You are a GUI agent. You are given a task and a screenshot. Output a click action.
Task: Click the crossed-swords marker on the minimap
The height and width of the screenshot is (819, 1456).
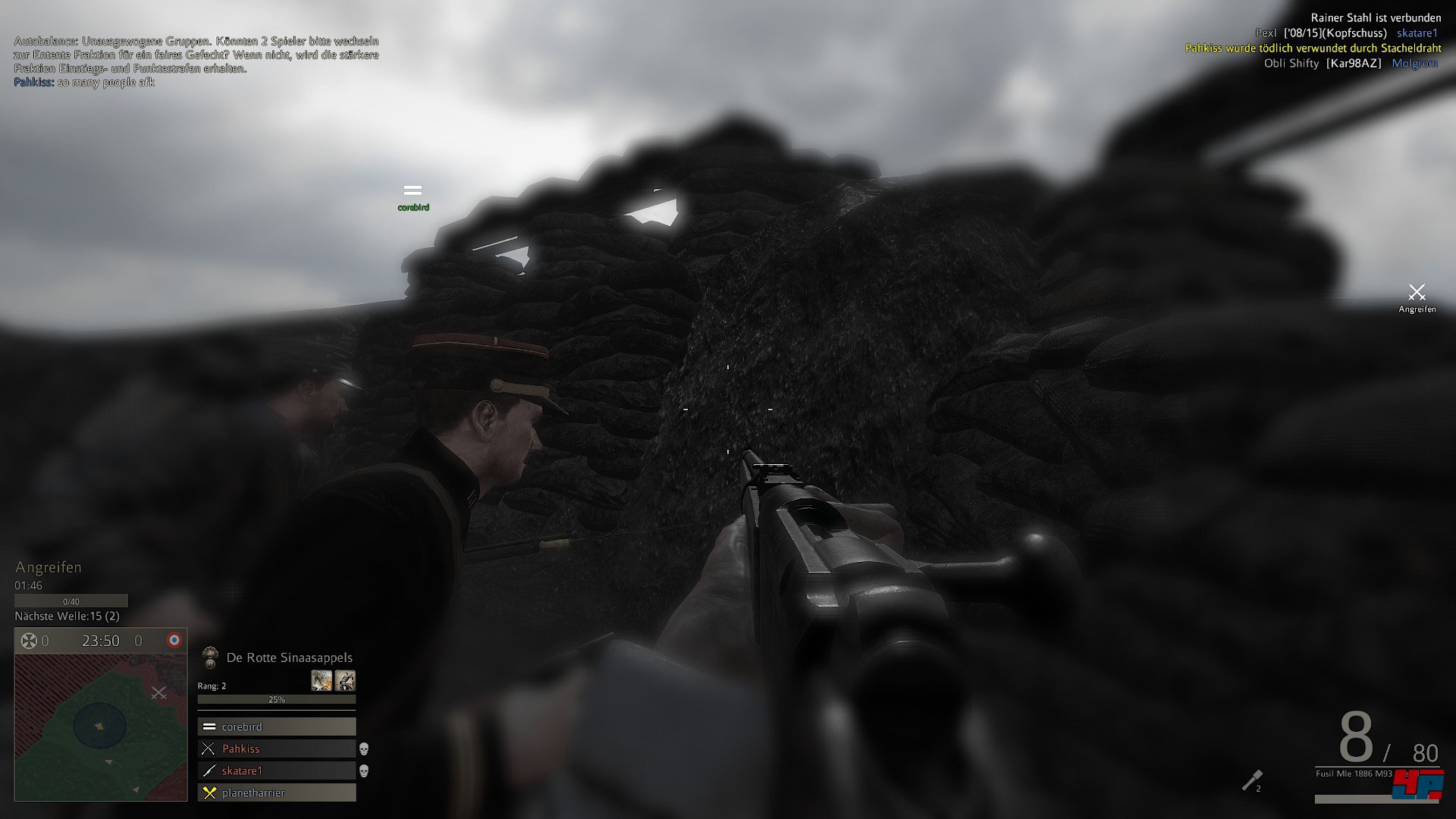pyautogui.click(x=158, y=693)
